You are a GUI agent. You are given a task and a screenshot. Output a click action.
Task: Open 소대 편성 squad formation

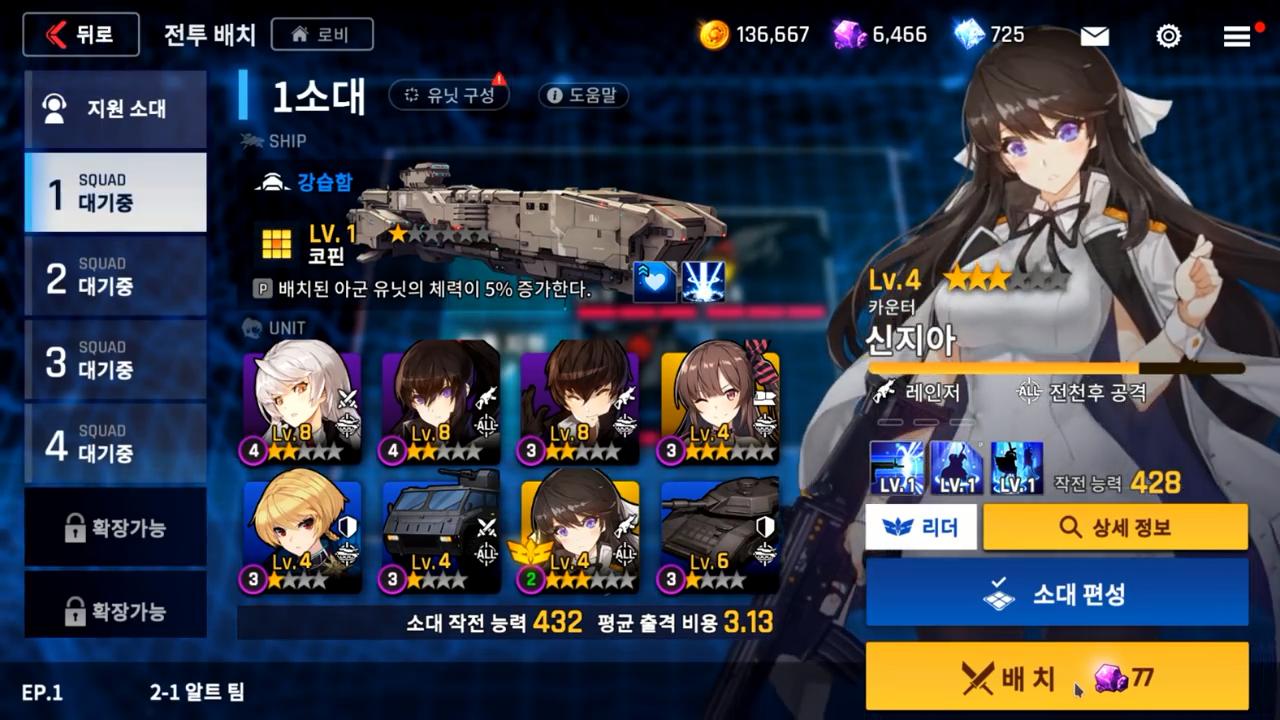point(1056,593)
